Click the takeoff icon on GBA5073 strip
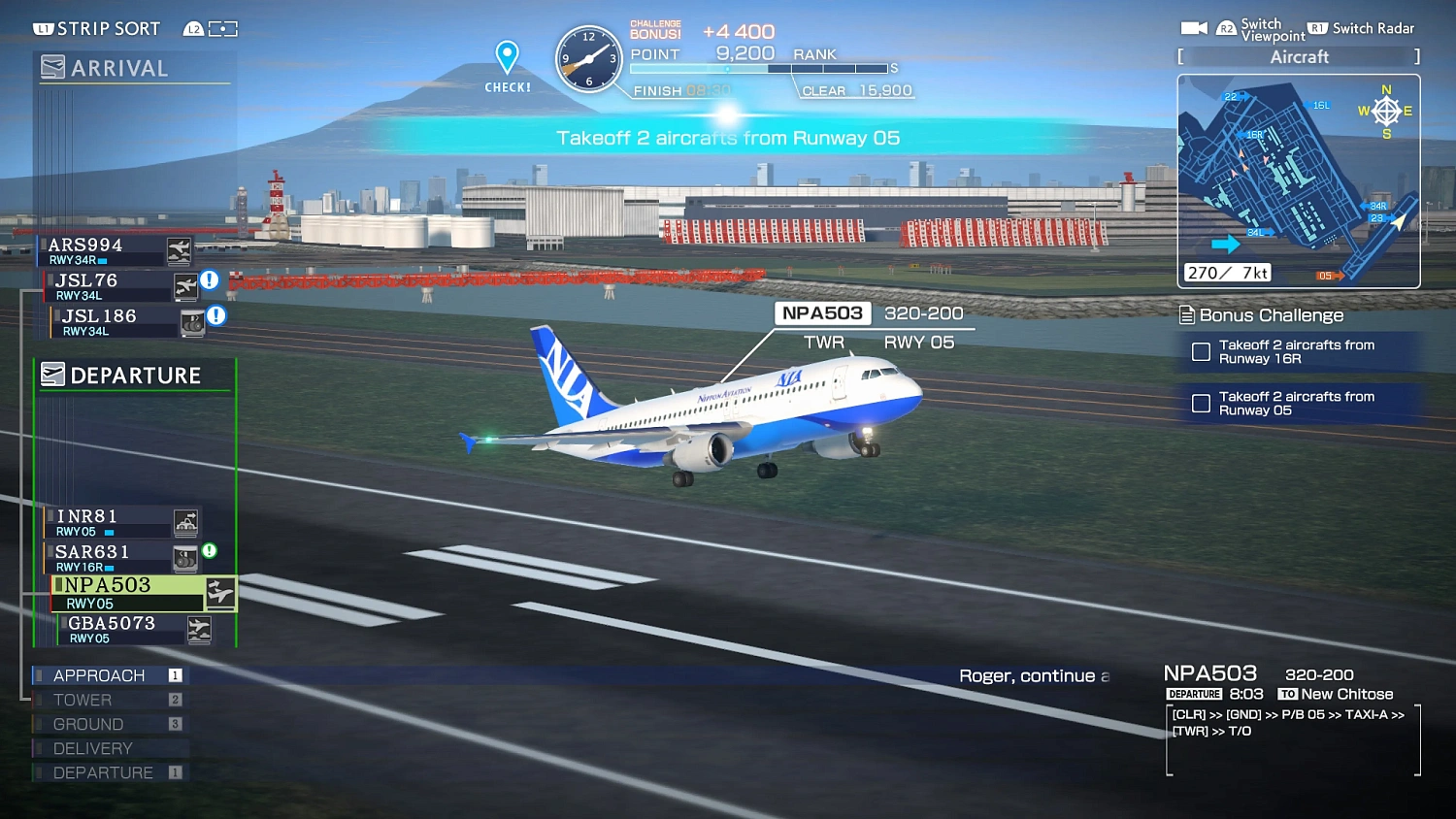1456x819 pixels. tap(200, 628)
